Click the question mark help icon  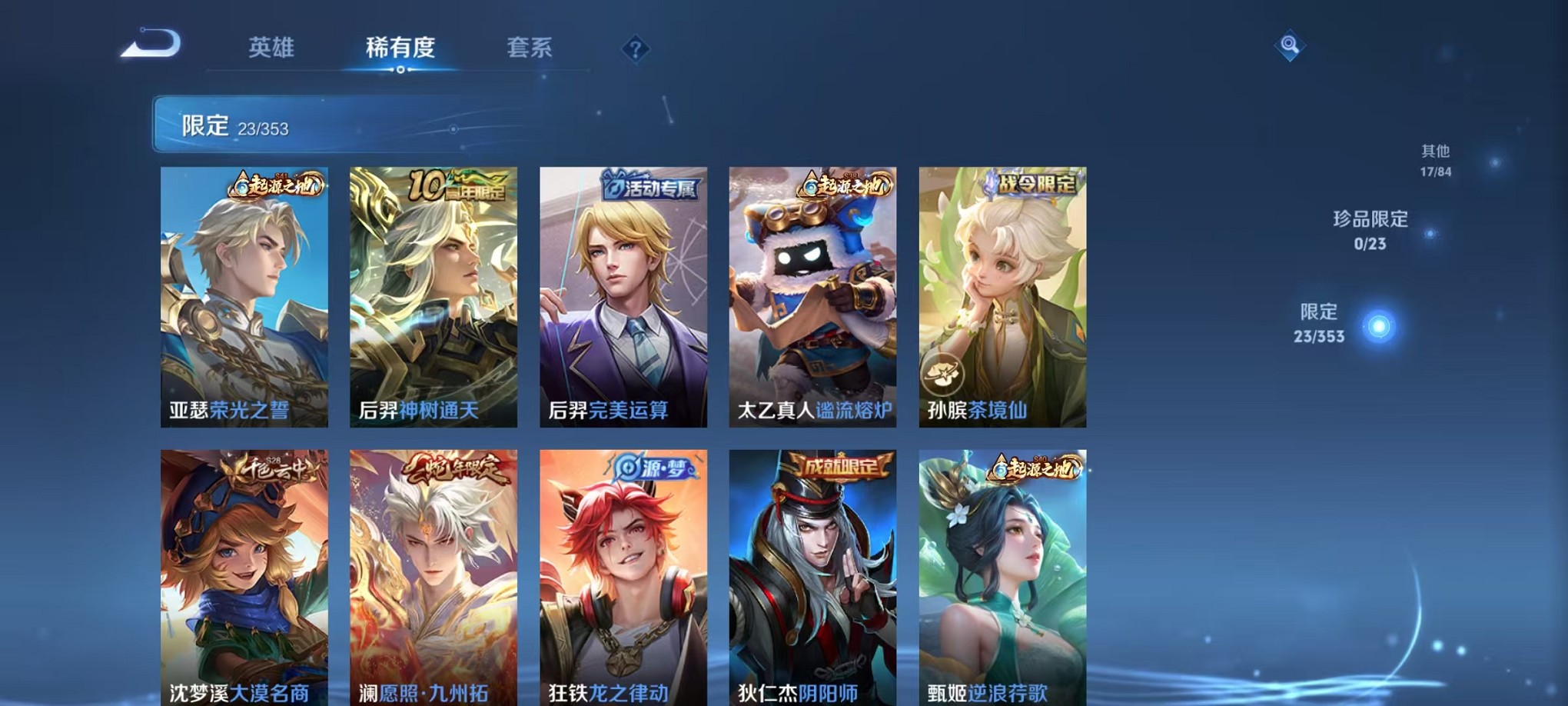coord(635,50)
